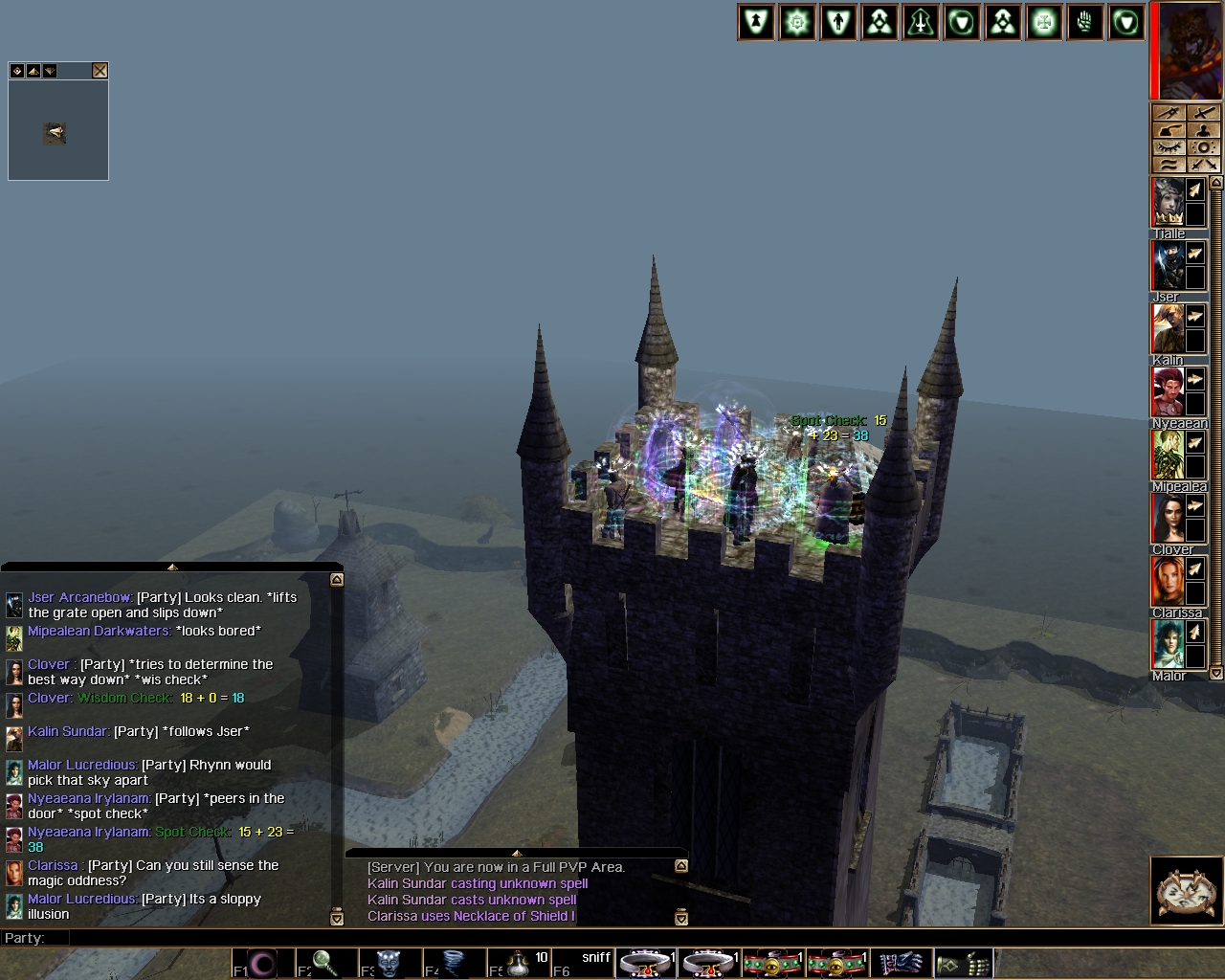Choose Kalin's portrait in party list

pyautogui.click(x=1168, y=328)
